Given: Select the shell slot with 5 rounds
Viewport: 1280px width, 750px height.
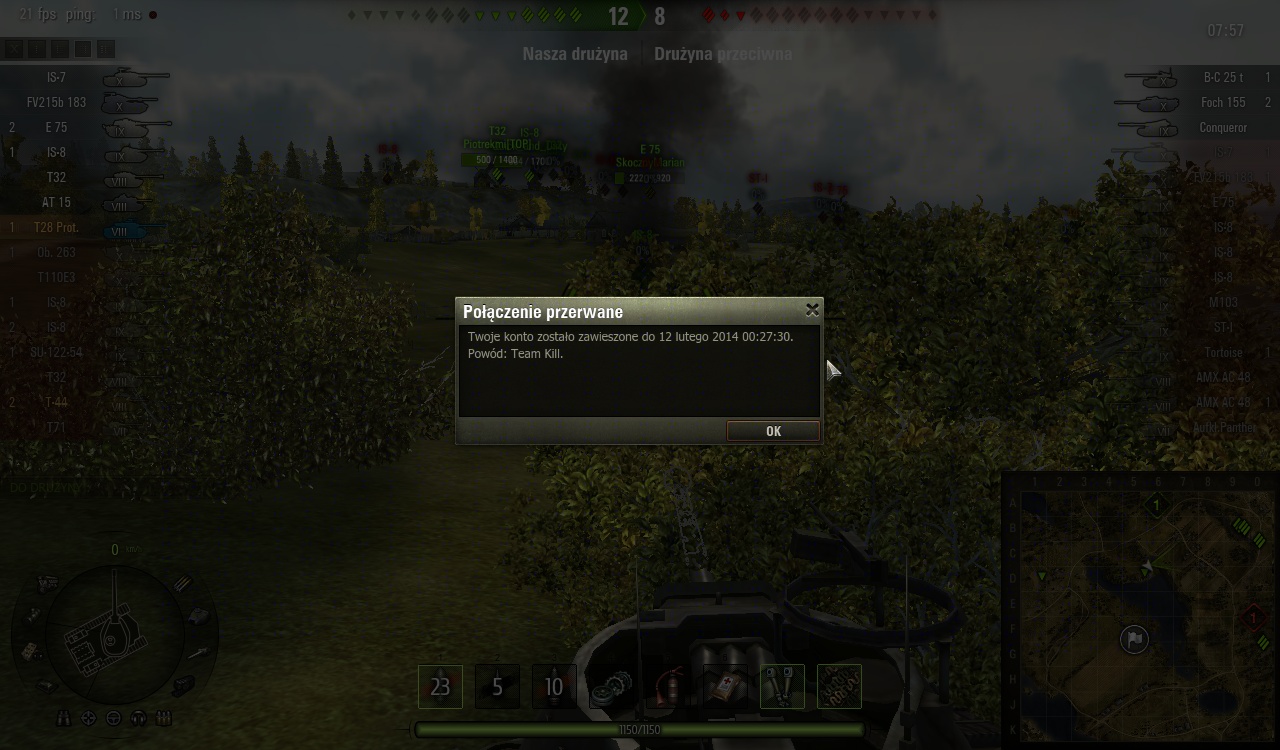Looking at the screenshot, I should (x=497, y=687).
